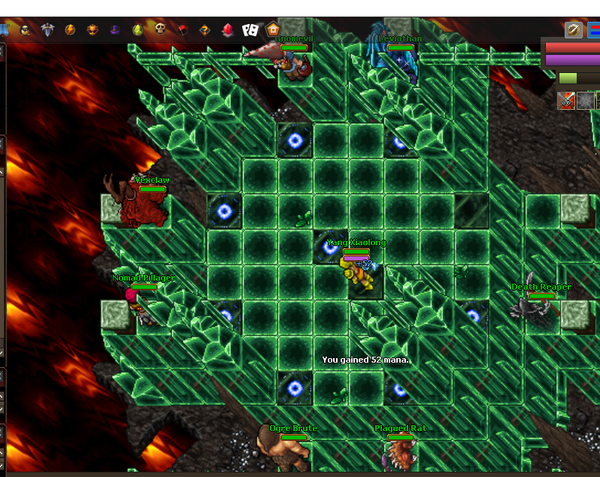Select the orange horned mask icon
The height and width of the screenshot is (477, 600).
(x=92, y=30)
